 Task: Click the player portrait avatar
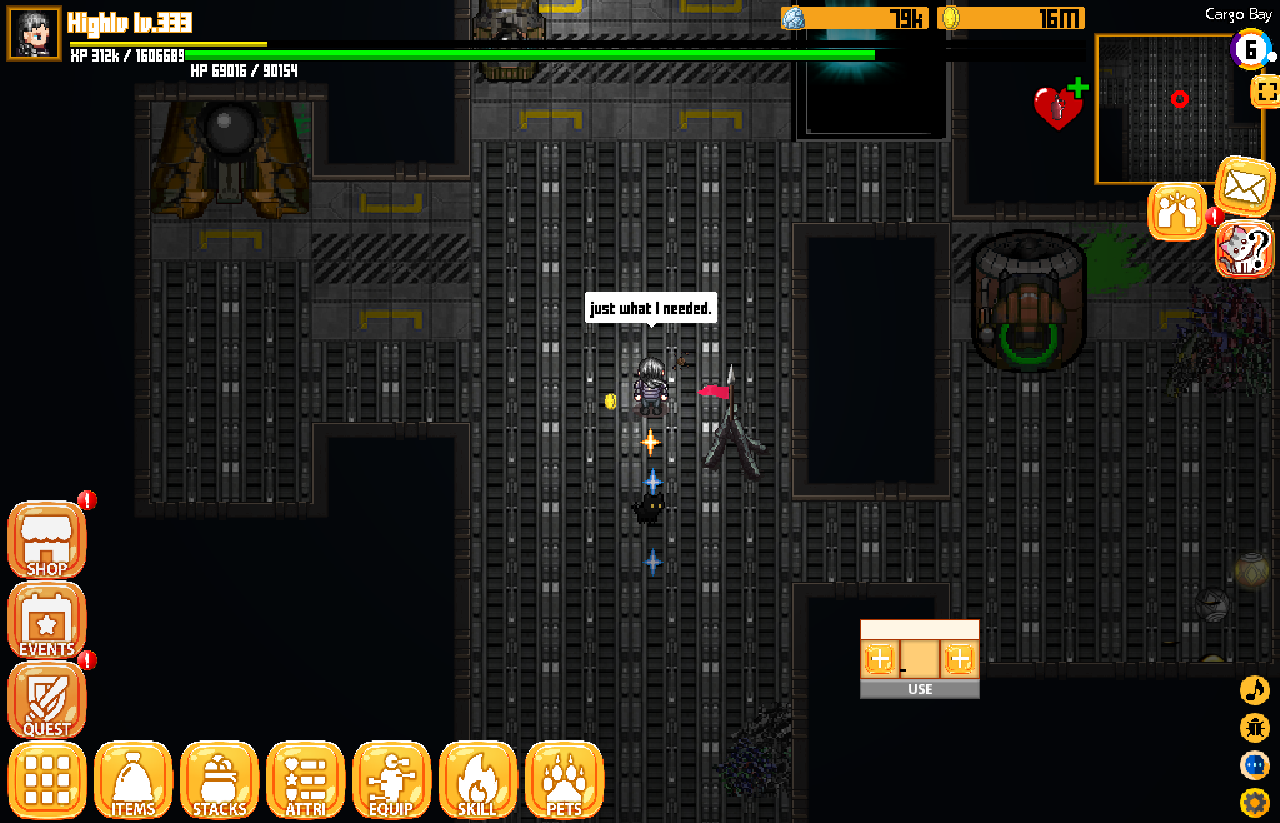pyautogui.click(x=34, y=34)
